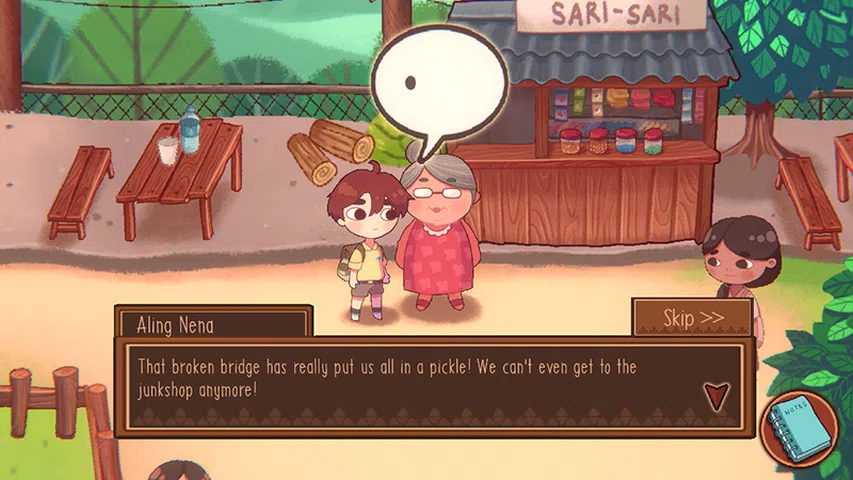Skip the dialogue with Aling Nena
The height and width of the screenshot is (480, 853).
click(692, 318)
